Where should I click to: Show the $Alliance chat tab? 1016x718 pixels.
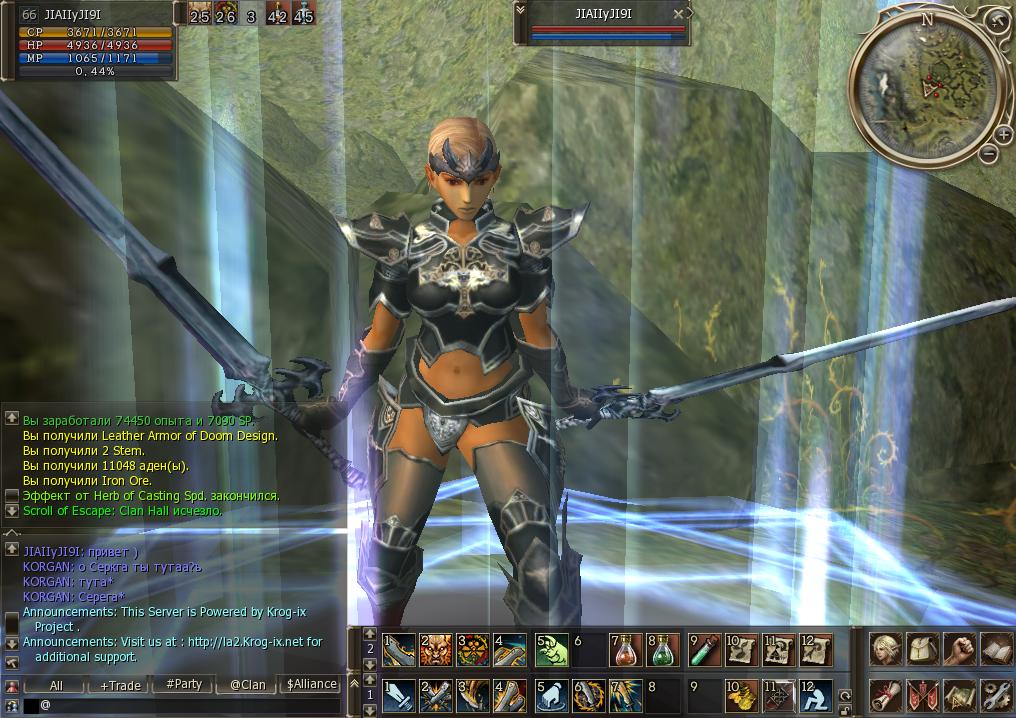(311, 684)
